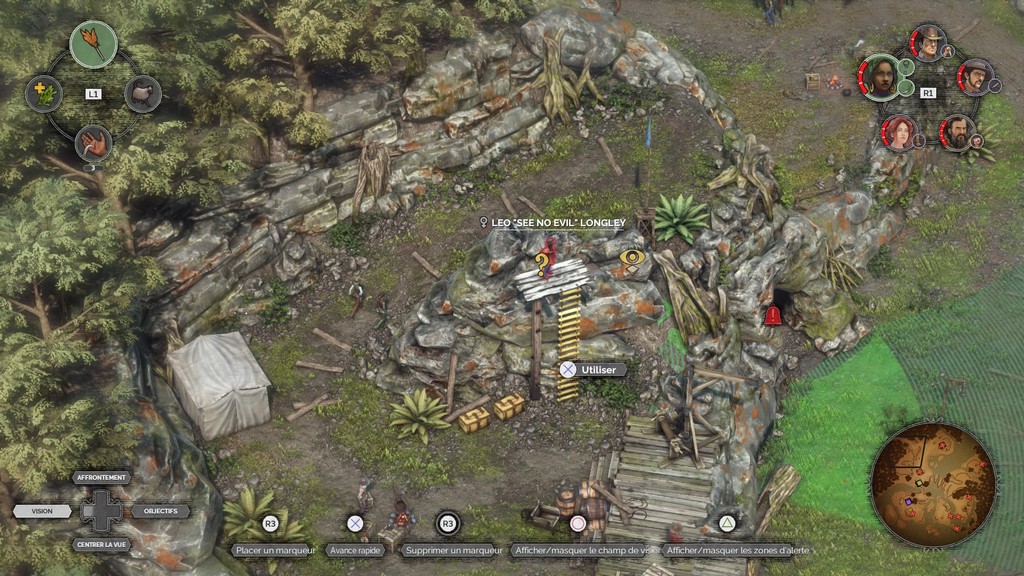Switch to the cowboy hat Cooper portrait
1024x576 pixels.
pos(929,43)
